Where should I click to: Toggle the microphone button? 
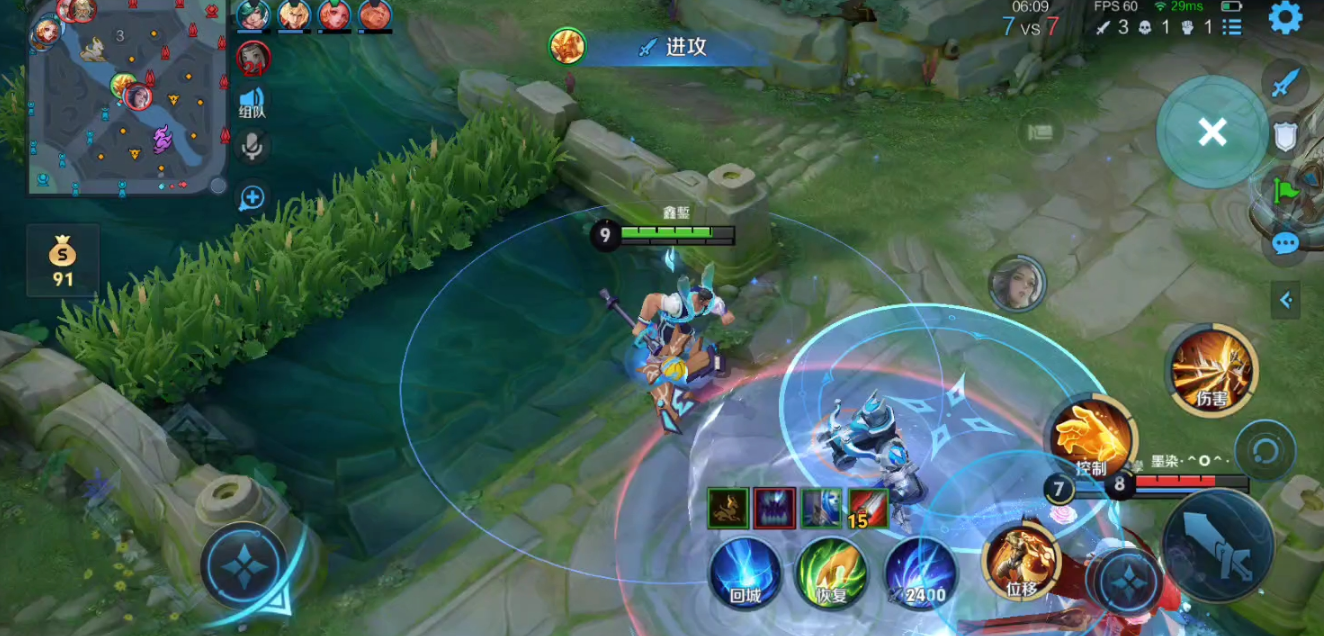[x=252, y=147]
